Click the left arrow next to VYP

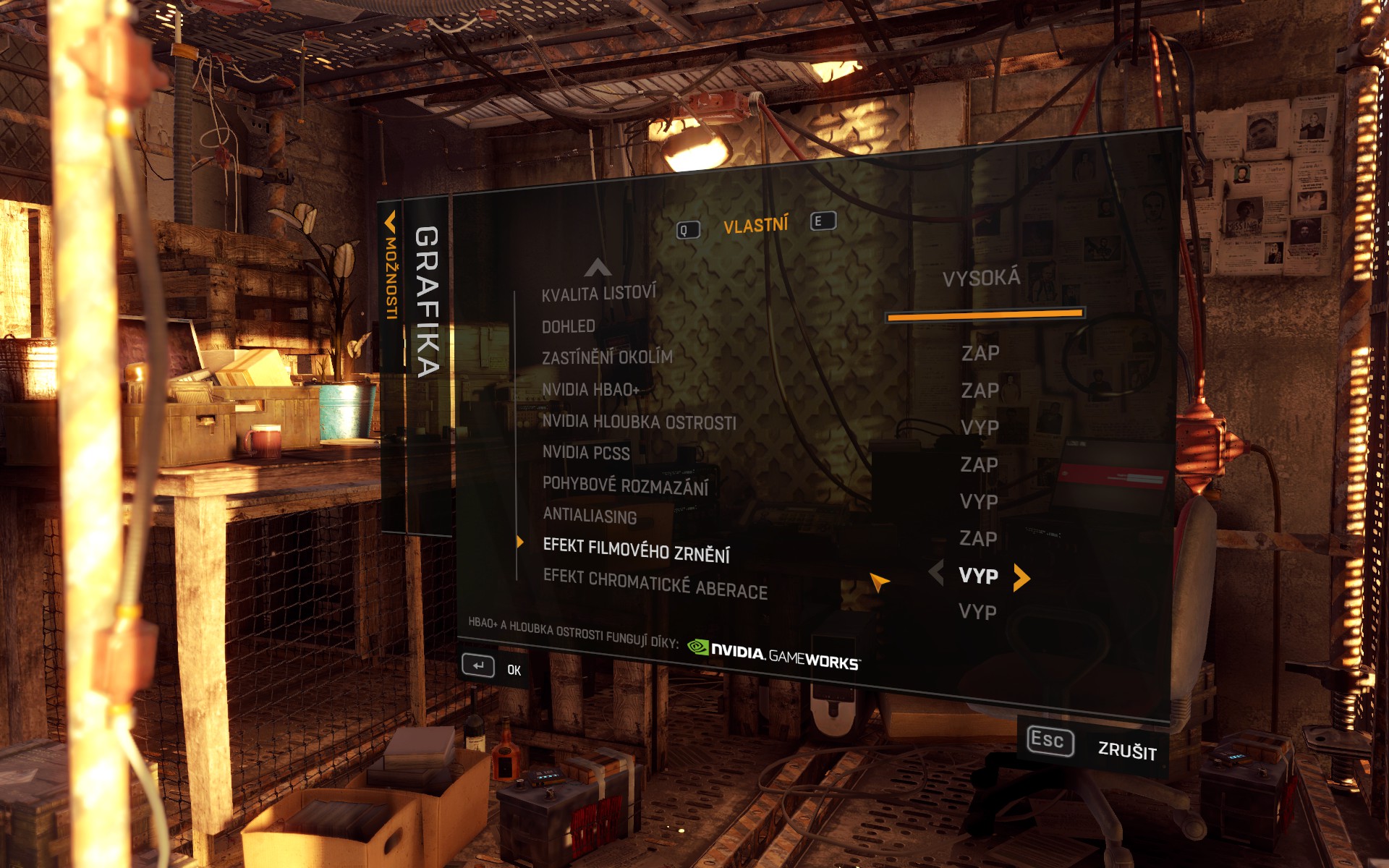[936, 574]
